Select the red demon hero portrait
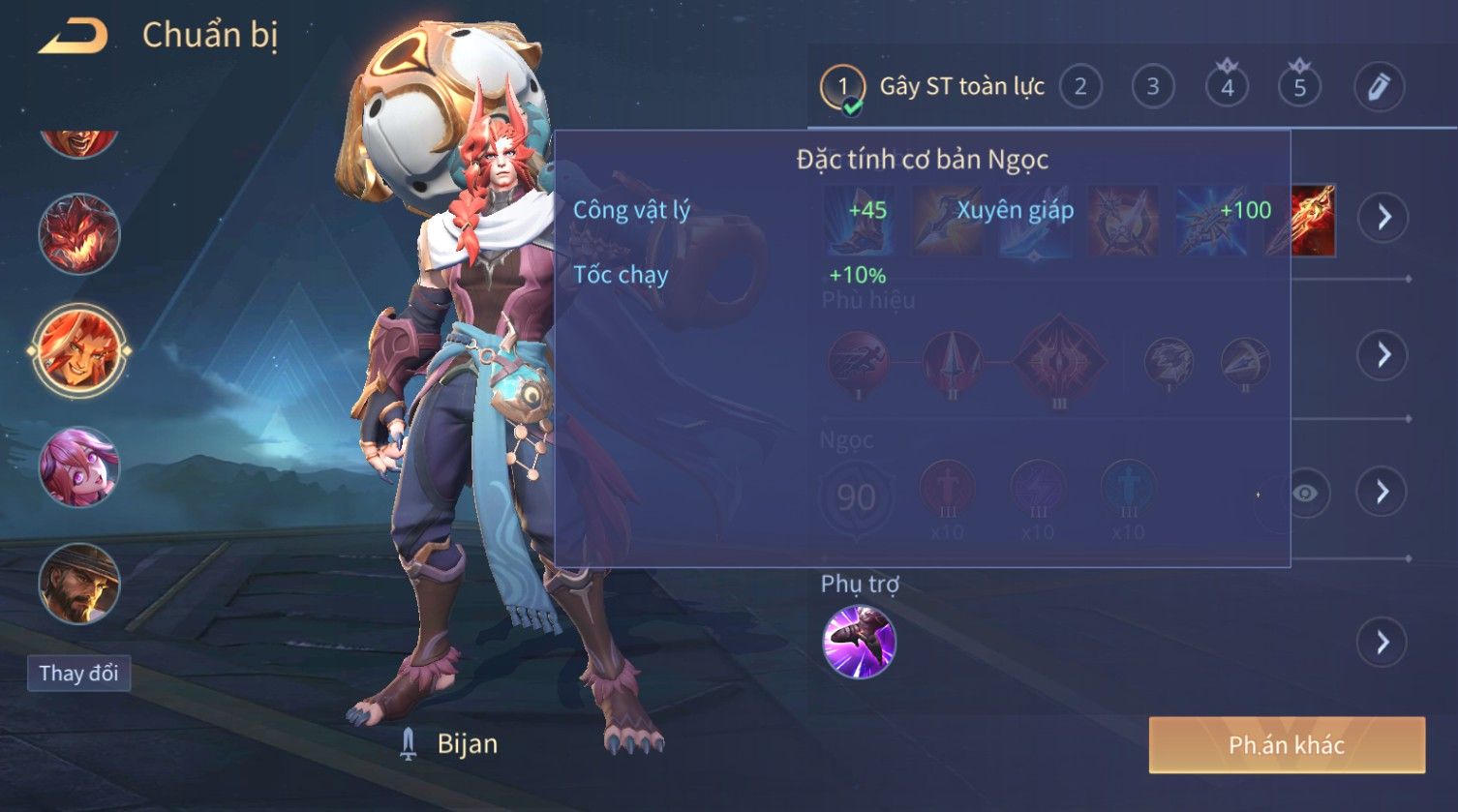The height and width of the screenshot is (812, 1458). (78, 234)
